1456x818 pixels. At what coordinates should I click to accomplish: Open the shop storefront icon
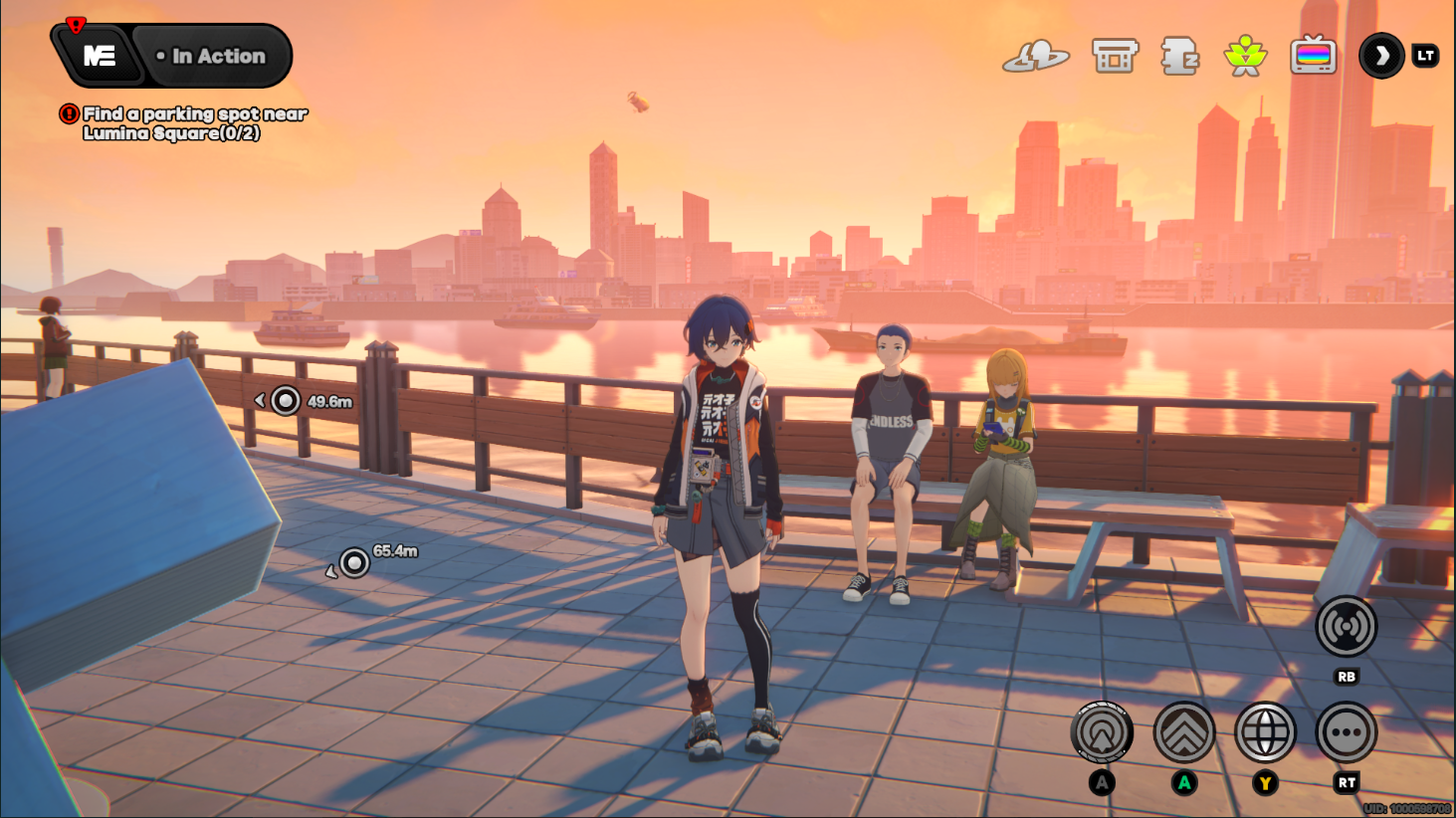(x=1114, y=57)
